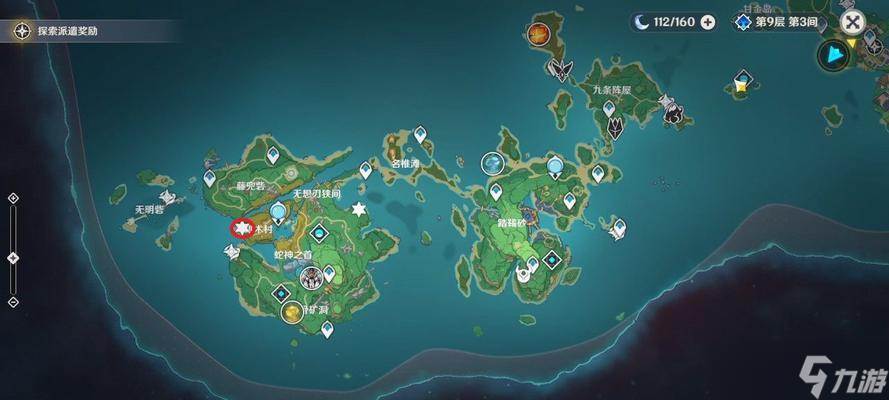Choose the Statue of the Seven near 无想刃狭间
The height and width of the screenshot is (400, 889).
279,210
